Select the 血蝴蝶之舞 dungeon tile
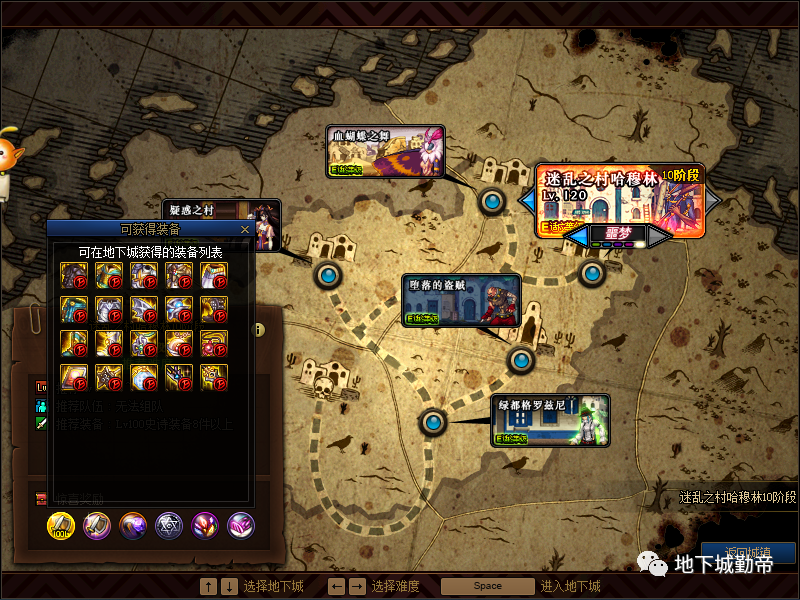The image size is (800, 600). (386, 152)
